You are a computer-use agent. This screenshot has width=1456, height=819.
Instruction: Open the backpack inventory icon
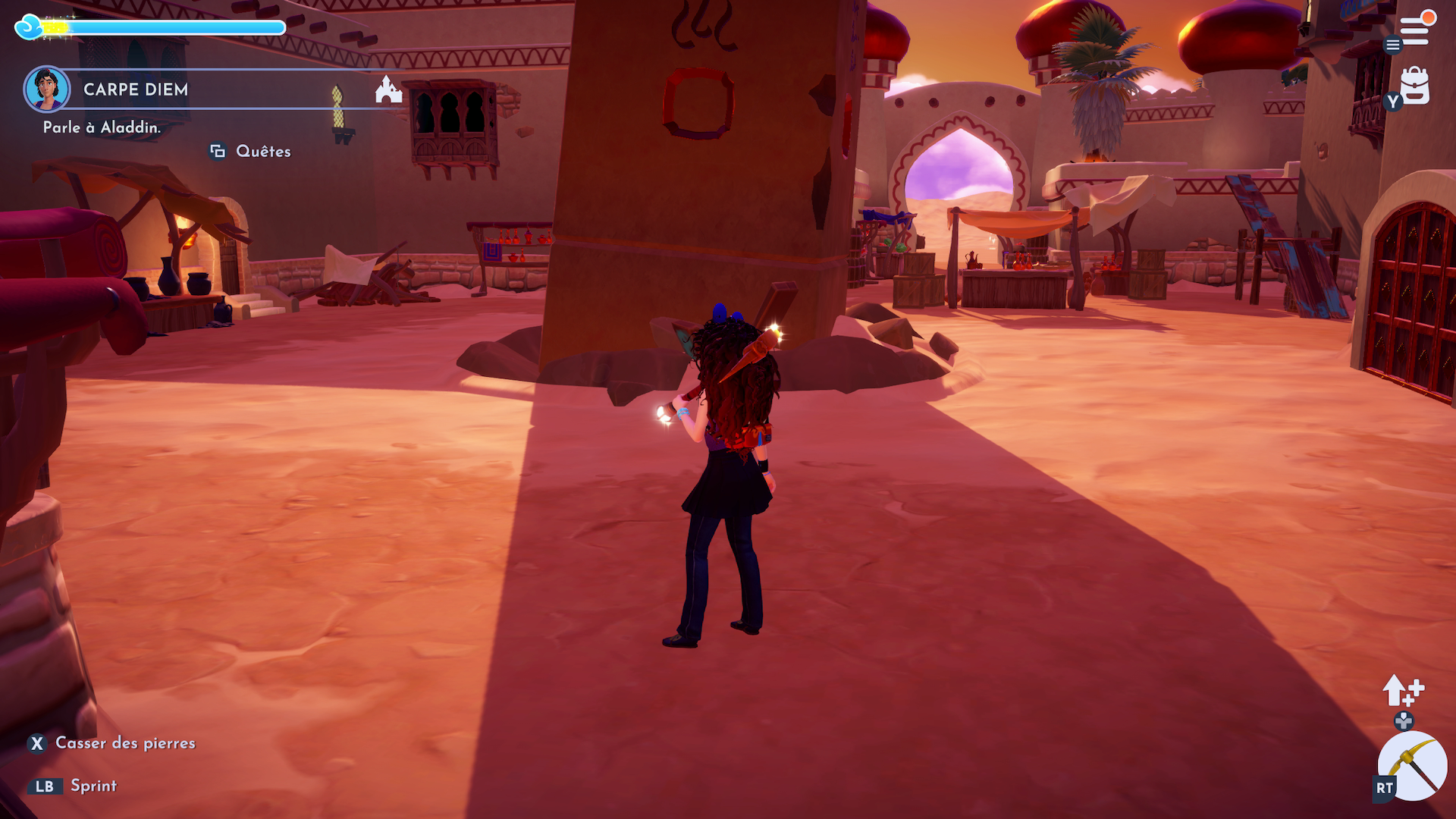(1415, 86)
